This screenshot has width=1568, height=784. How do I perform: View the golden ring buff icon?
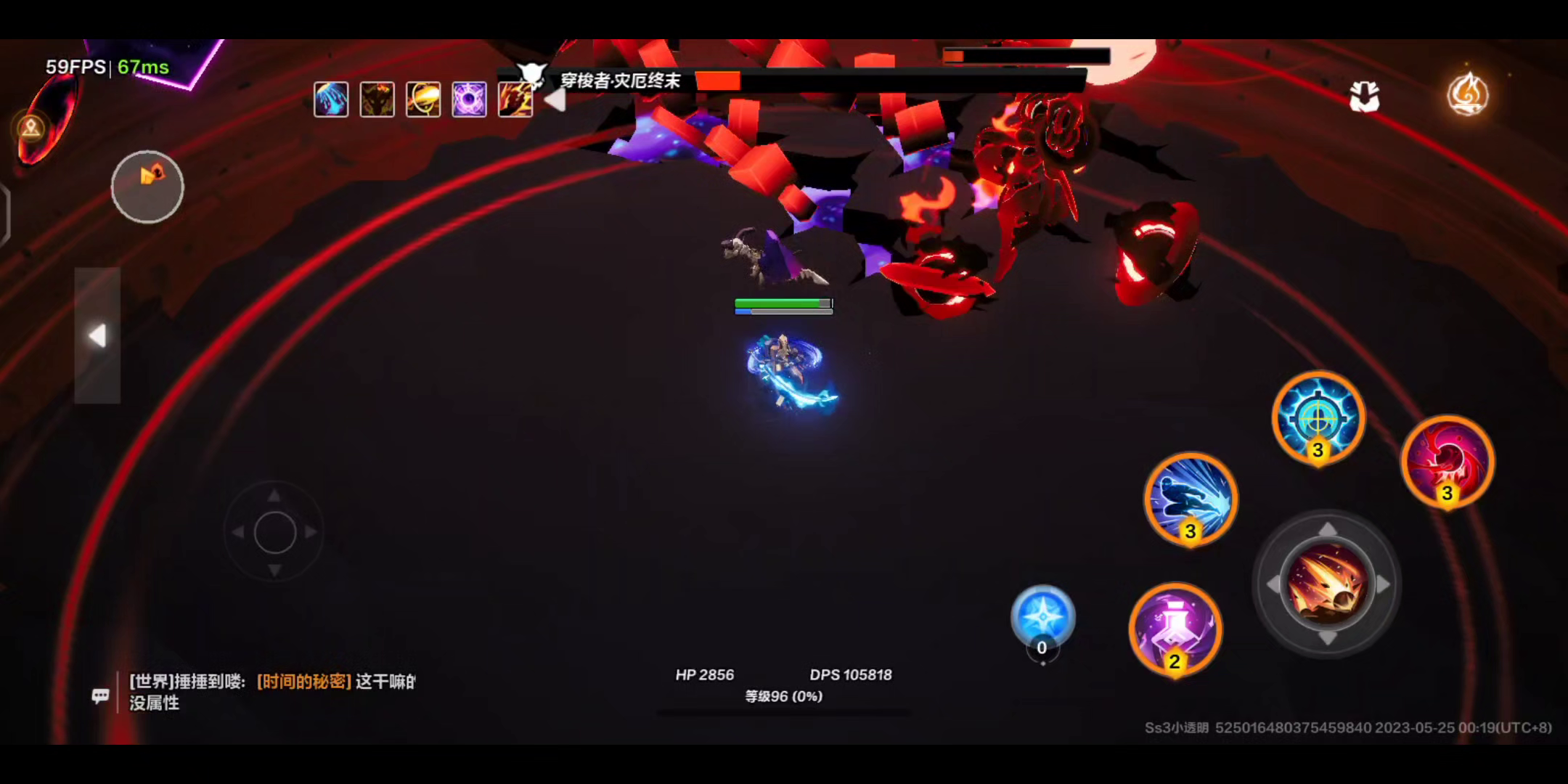(423, 99)
